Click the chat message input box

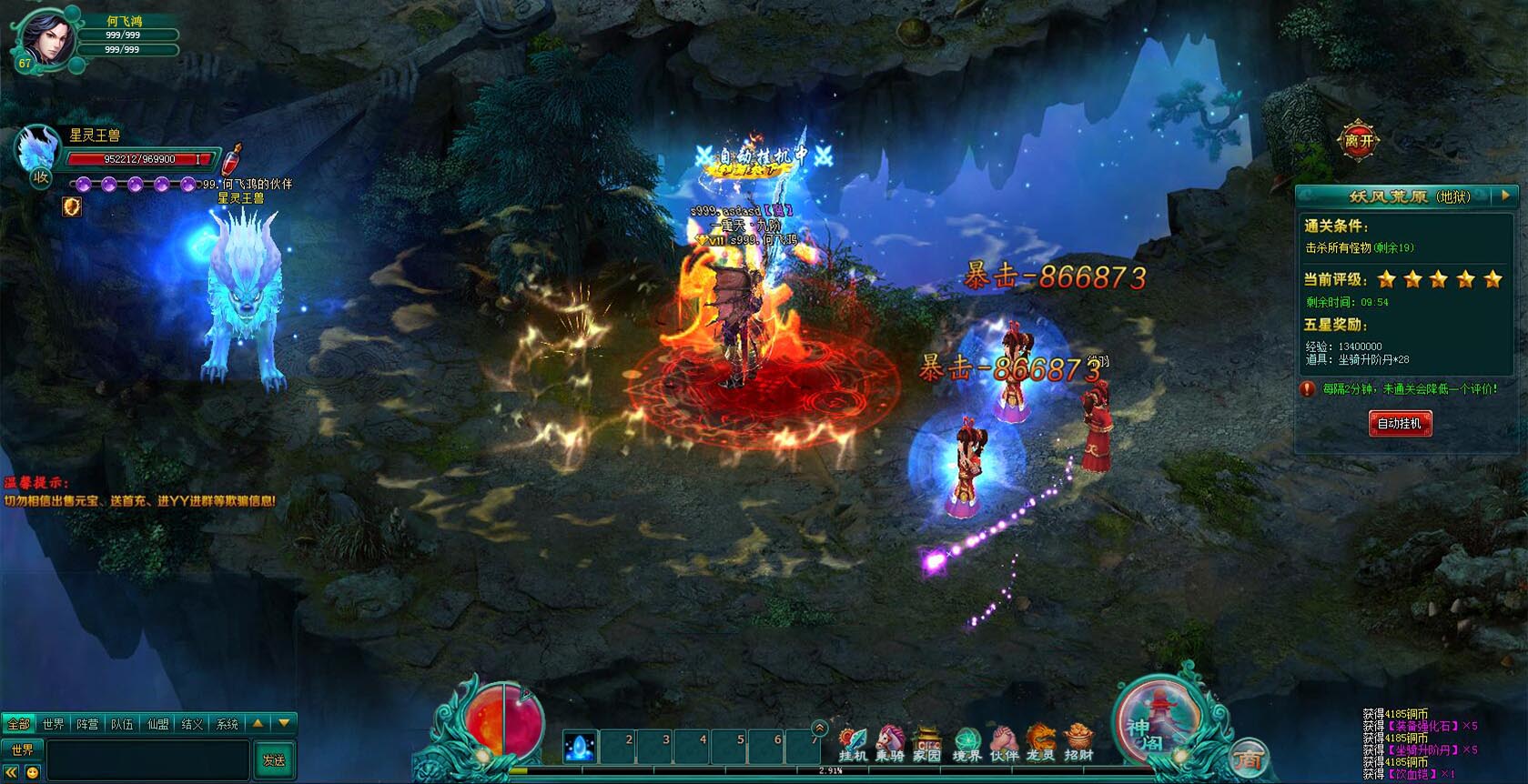click(x=147, y=759)
